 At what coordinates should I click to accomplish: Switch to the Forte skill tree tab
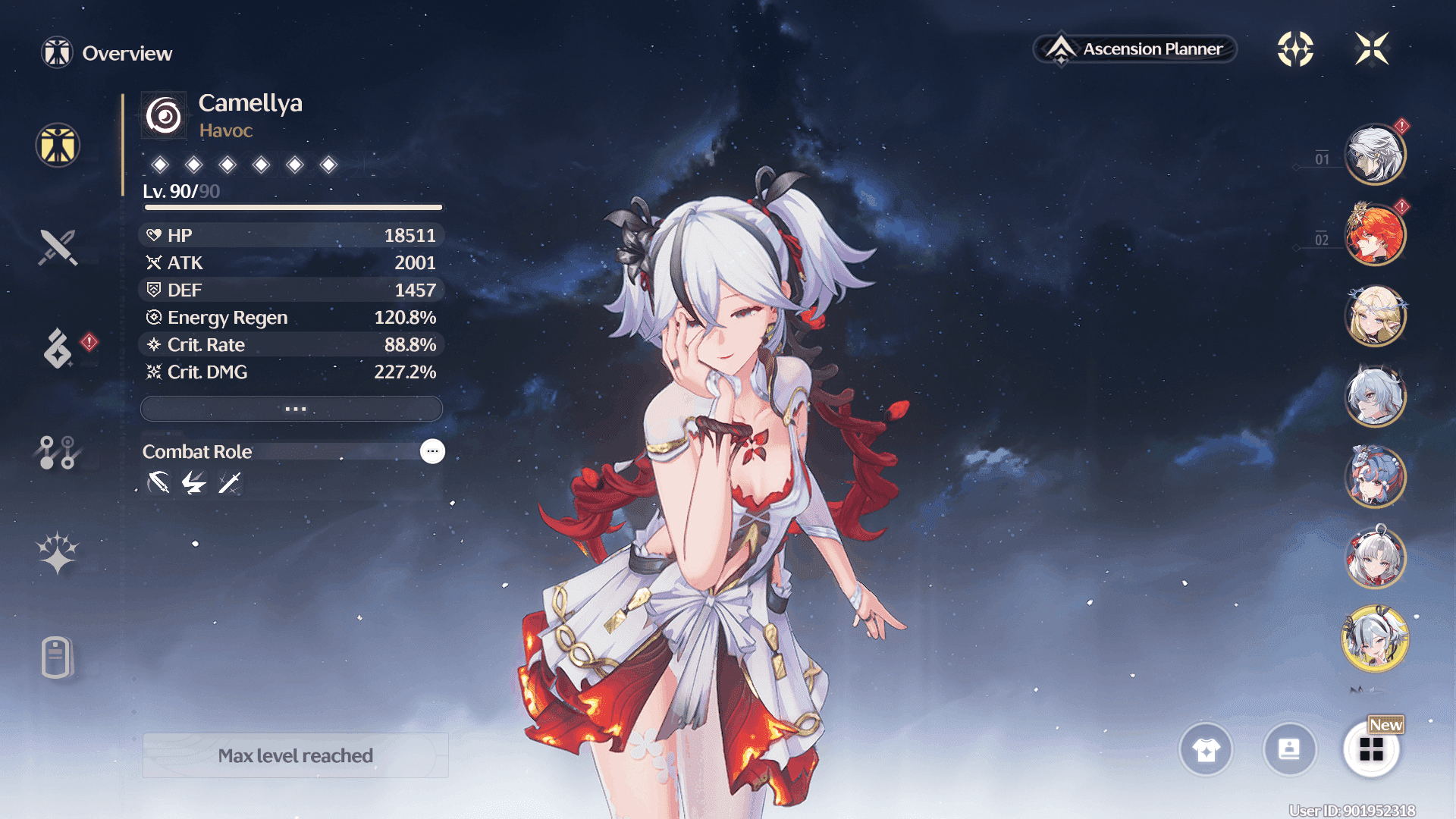click(x=58, y=452)
